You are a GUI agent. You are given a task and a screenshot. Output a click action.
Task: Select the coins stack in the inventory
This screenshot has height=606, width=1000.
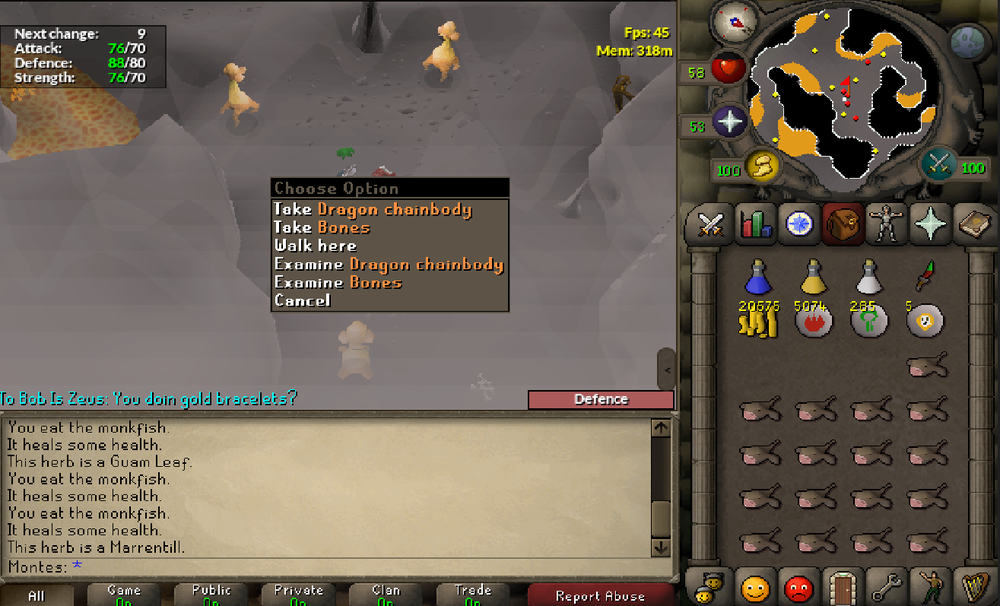point(759,321)
